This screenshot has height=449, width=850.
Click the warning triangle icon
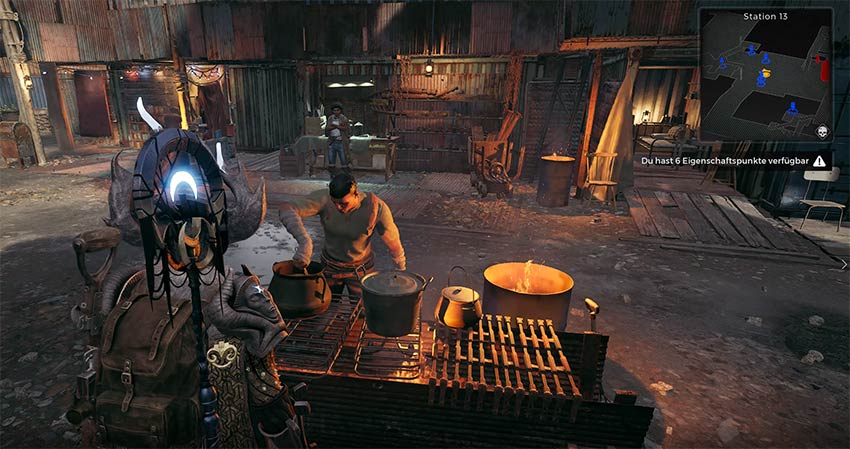point(819,160)
